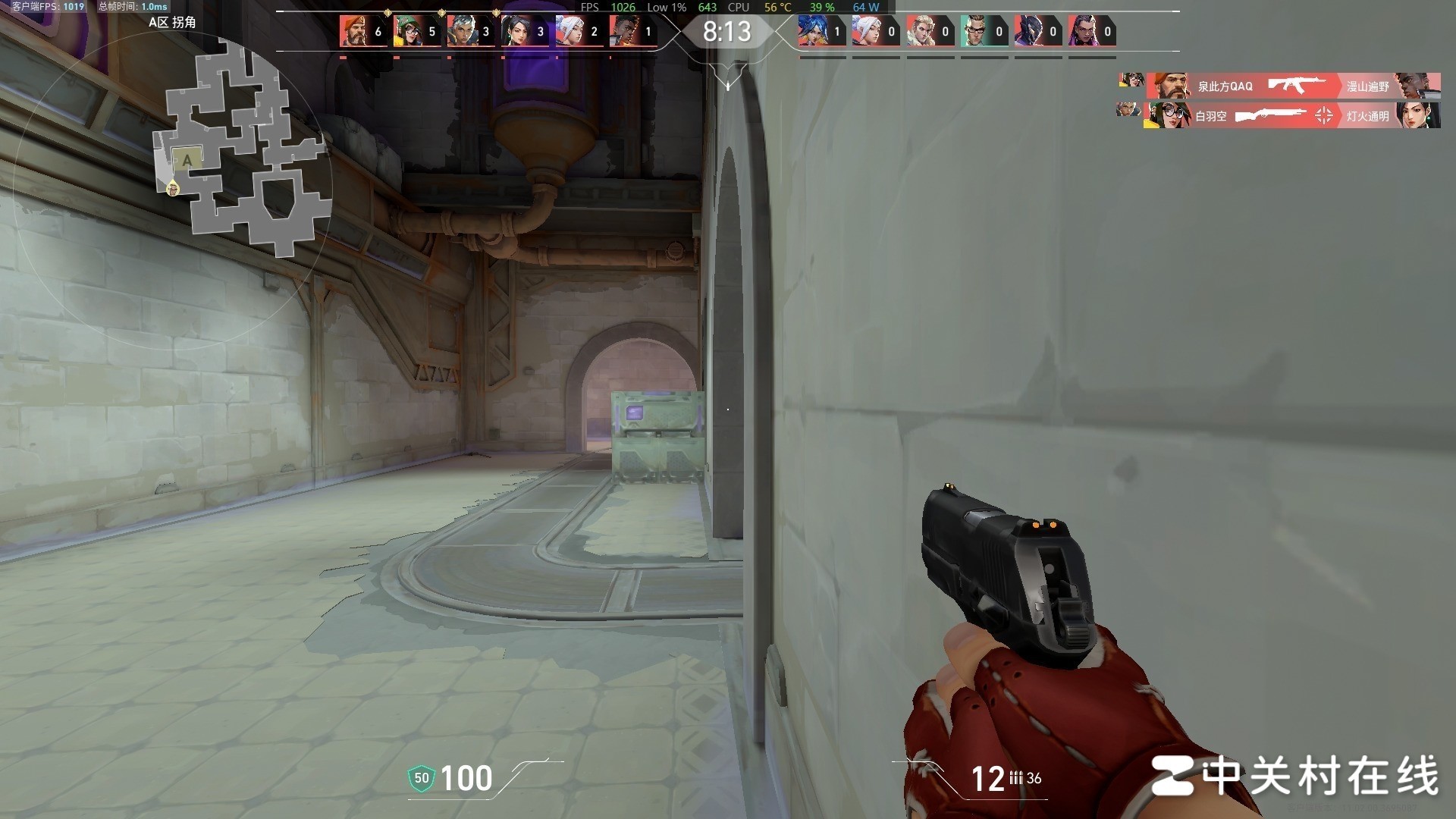Viewport: 1456px width, 819px height.
Task: Select the A site marker on the minimap
Action: (x=187, y=160)
